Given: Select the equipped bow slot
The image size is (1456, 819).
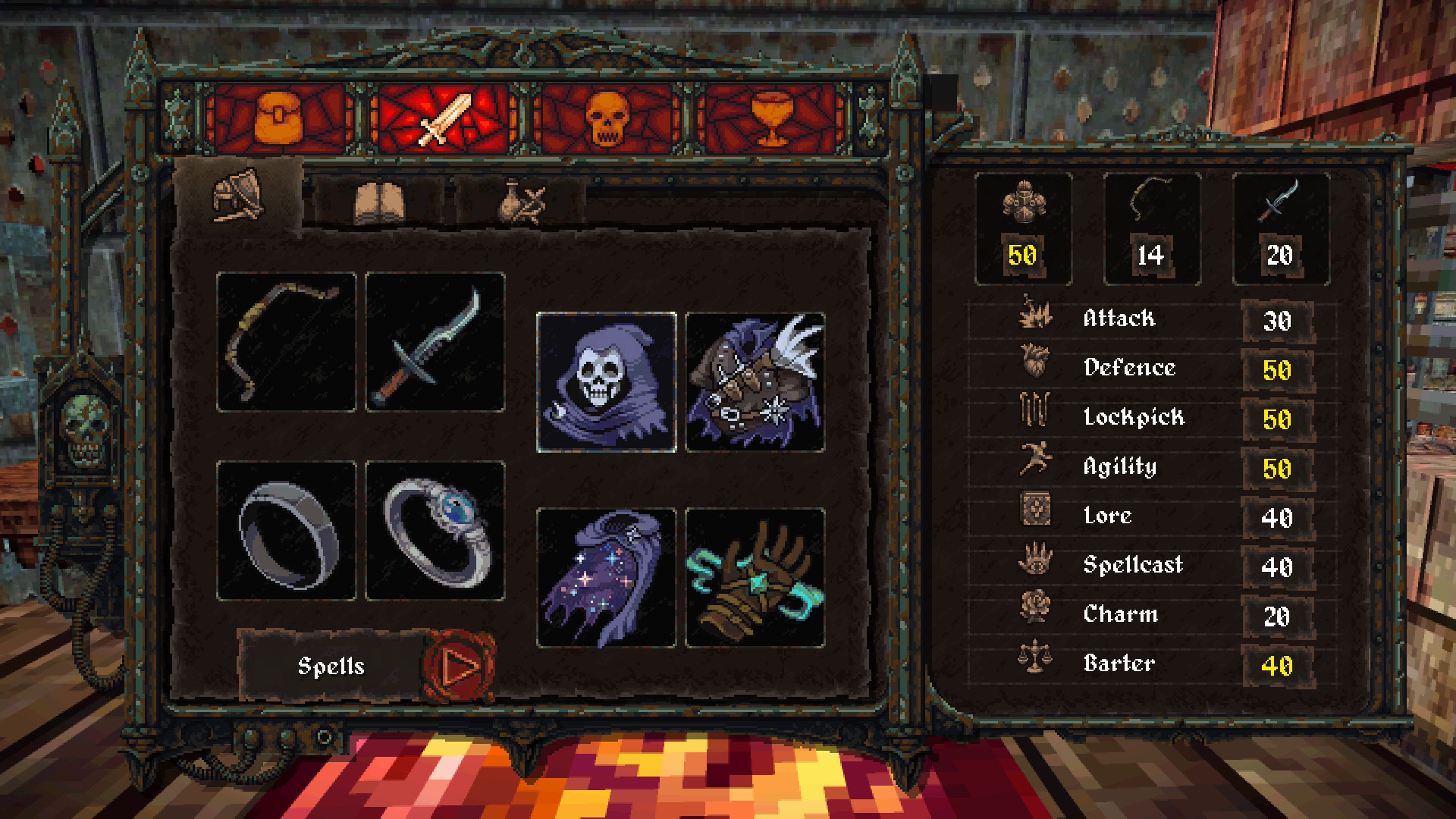Looking at the screenshot, I should pos(286,342).
